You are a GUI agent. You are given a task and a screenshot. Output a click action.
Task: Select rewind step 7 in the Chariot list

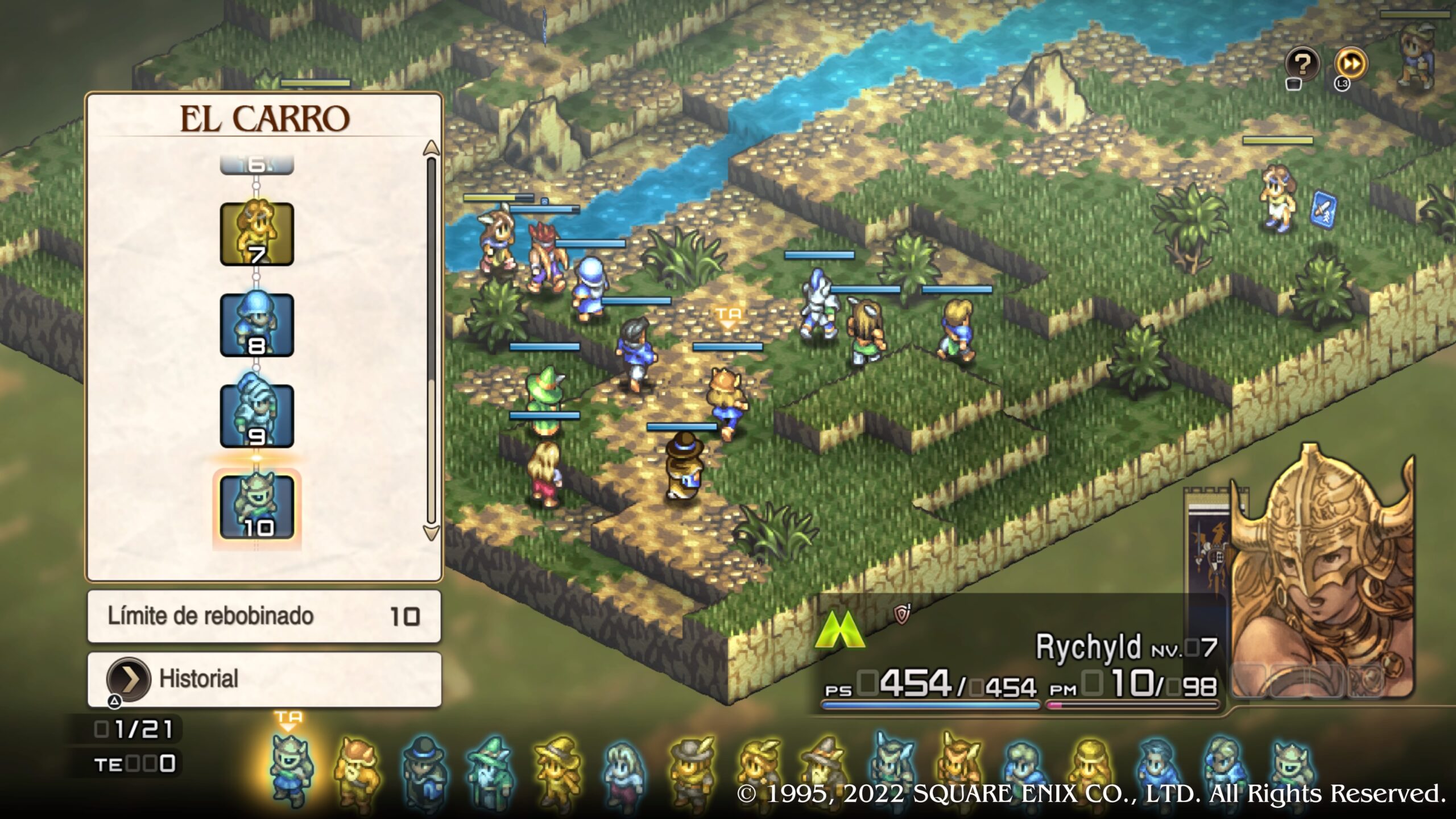pos(257,234)
